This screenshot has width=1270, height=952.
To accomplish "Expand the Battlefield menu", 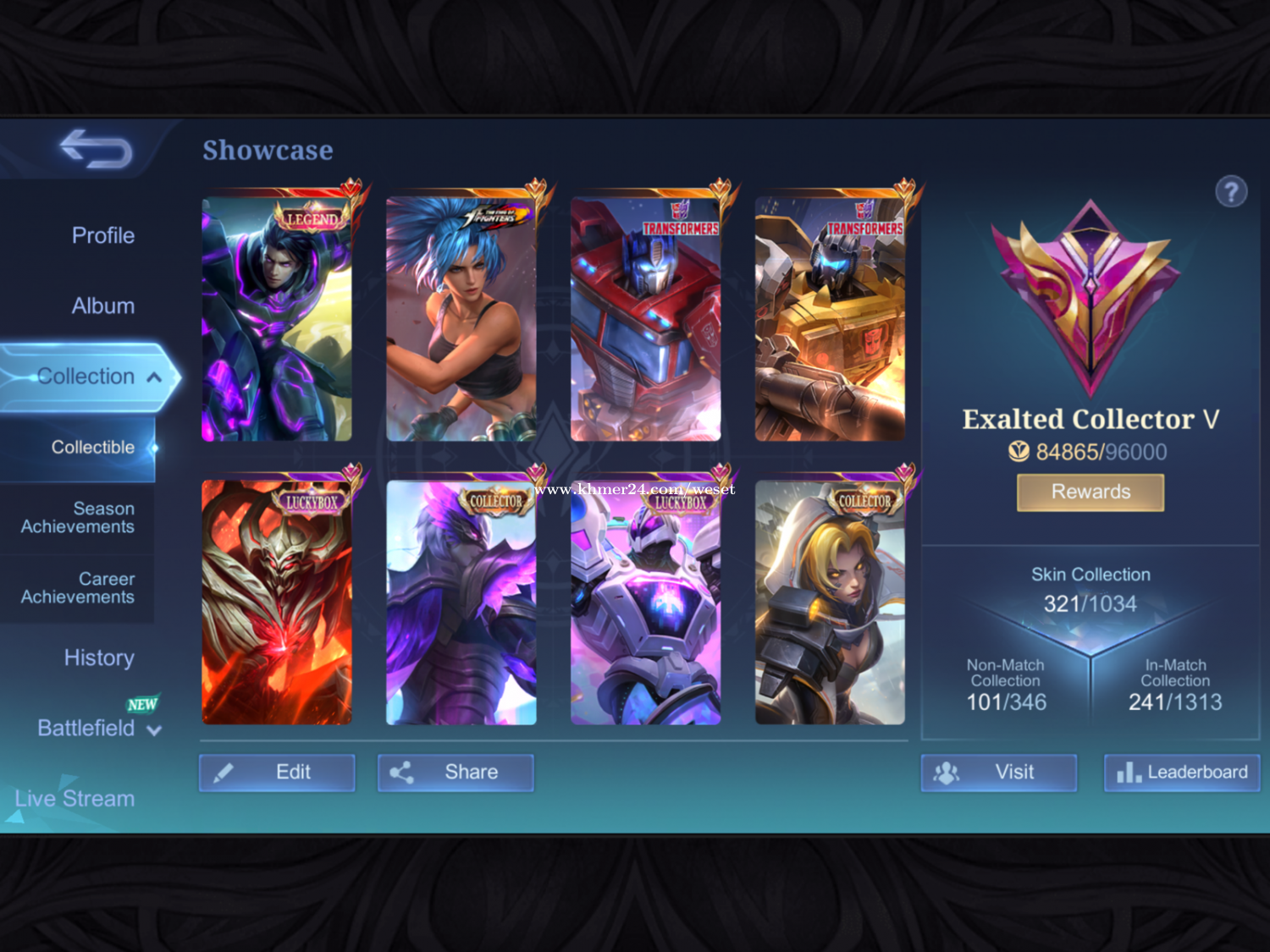I will 97,728.
